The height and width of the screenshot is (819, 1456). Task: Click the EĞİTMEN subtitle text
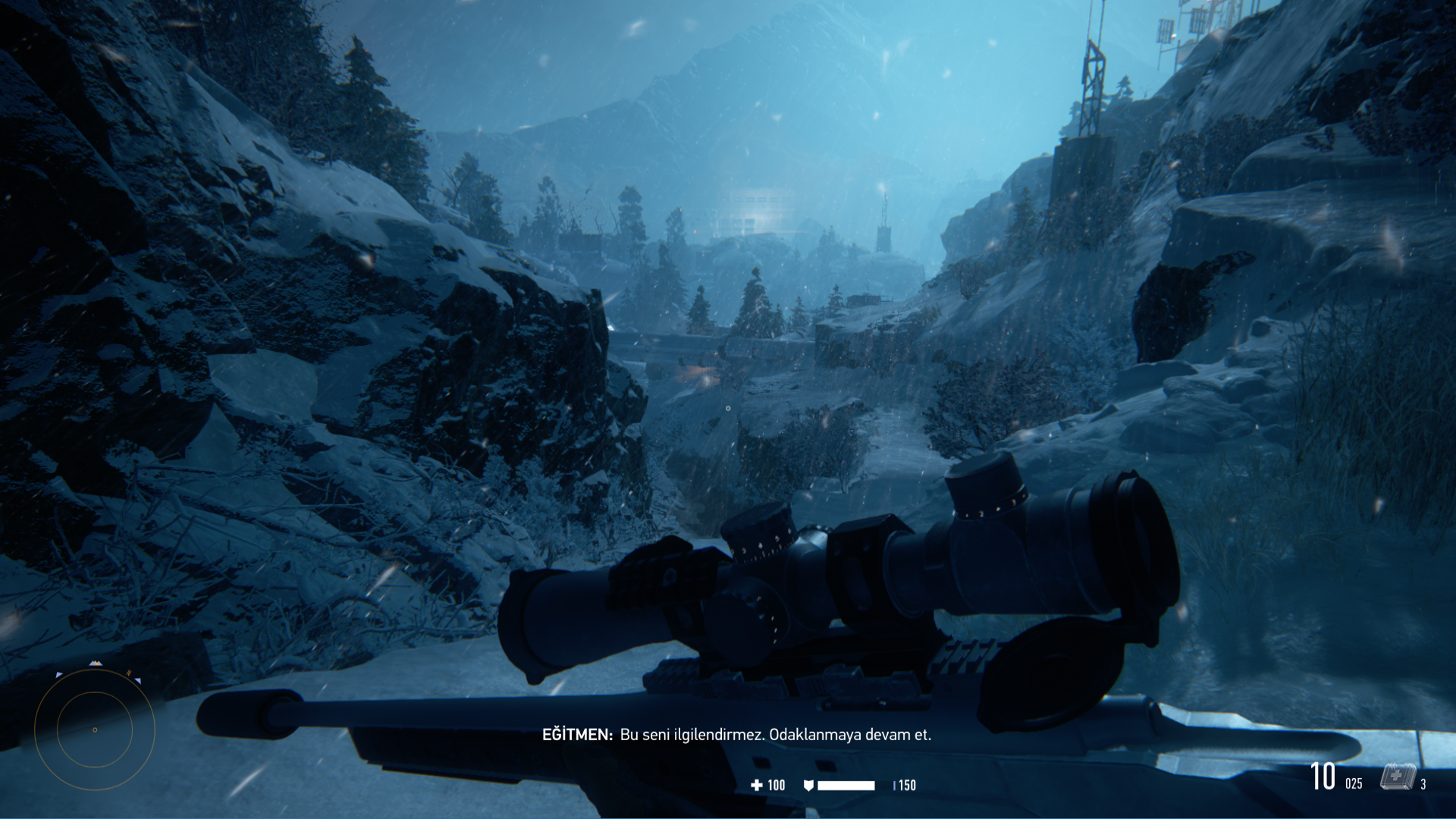tap(576, 734)
